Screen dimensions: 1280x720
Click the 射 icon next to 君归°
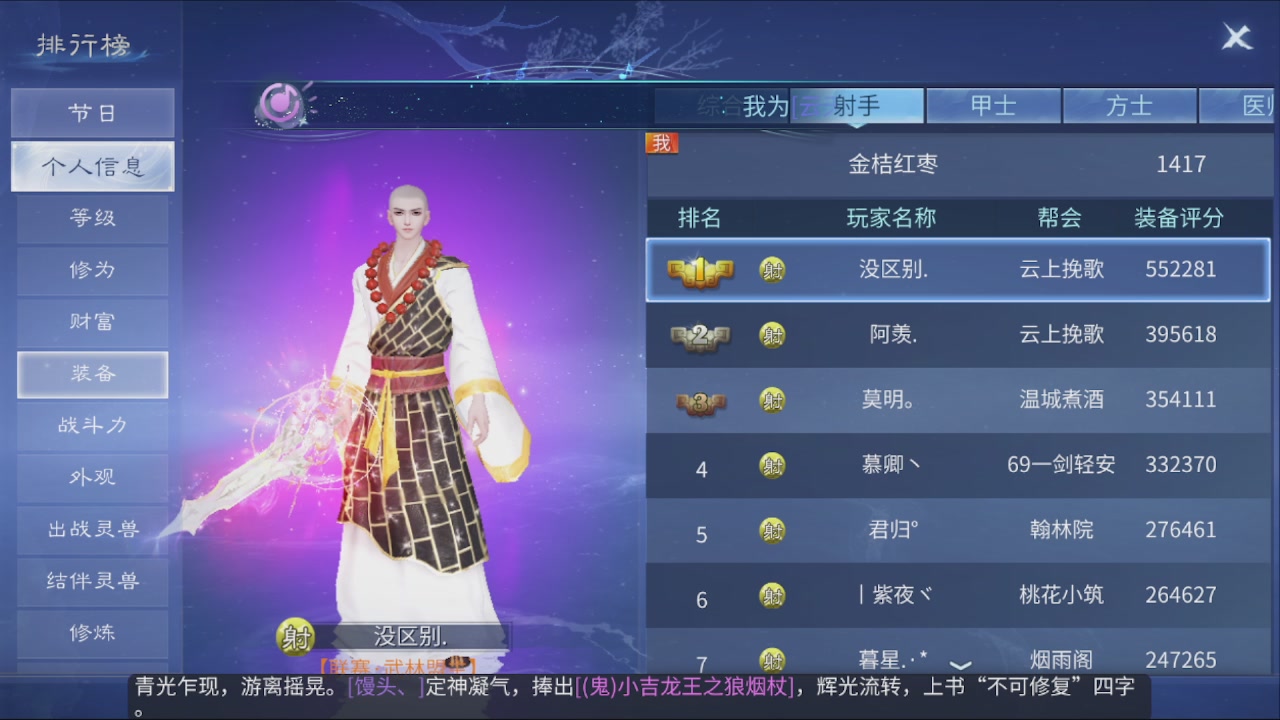[771, 530]
